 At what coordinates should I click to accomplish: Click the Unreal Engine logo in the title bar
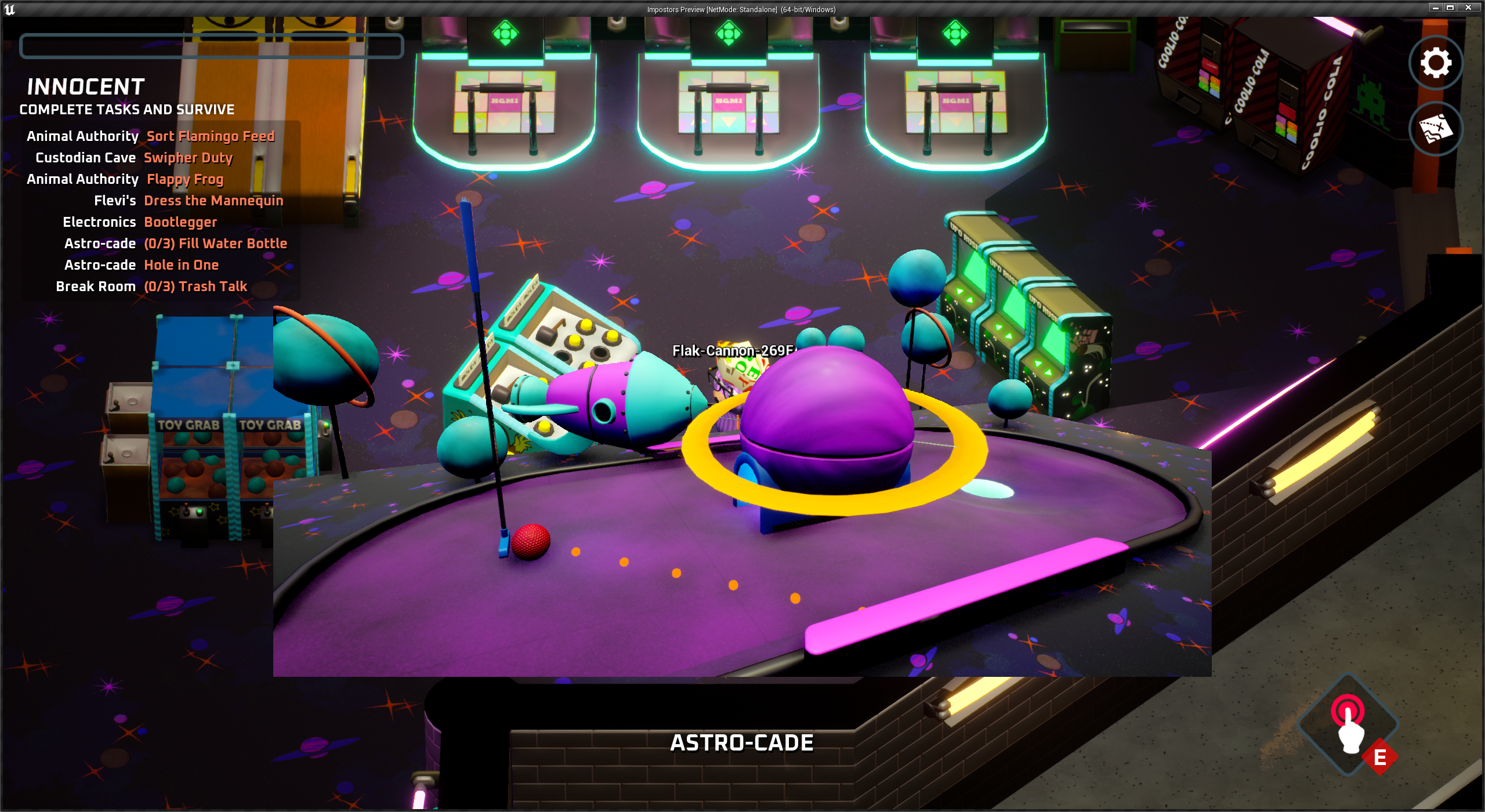(x=11, y=9)
